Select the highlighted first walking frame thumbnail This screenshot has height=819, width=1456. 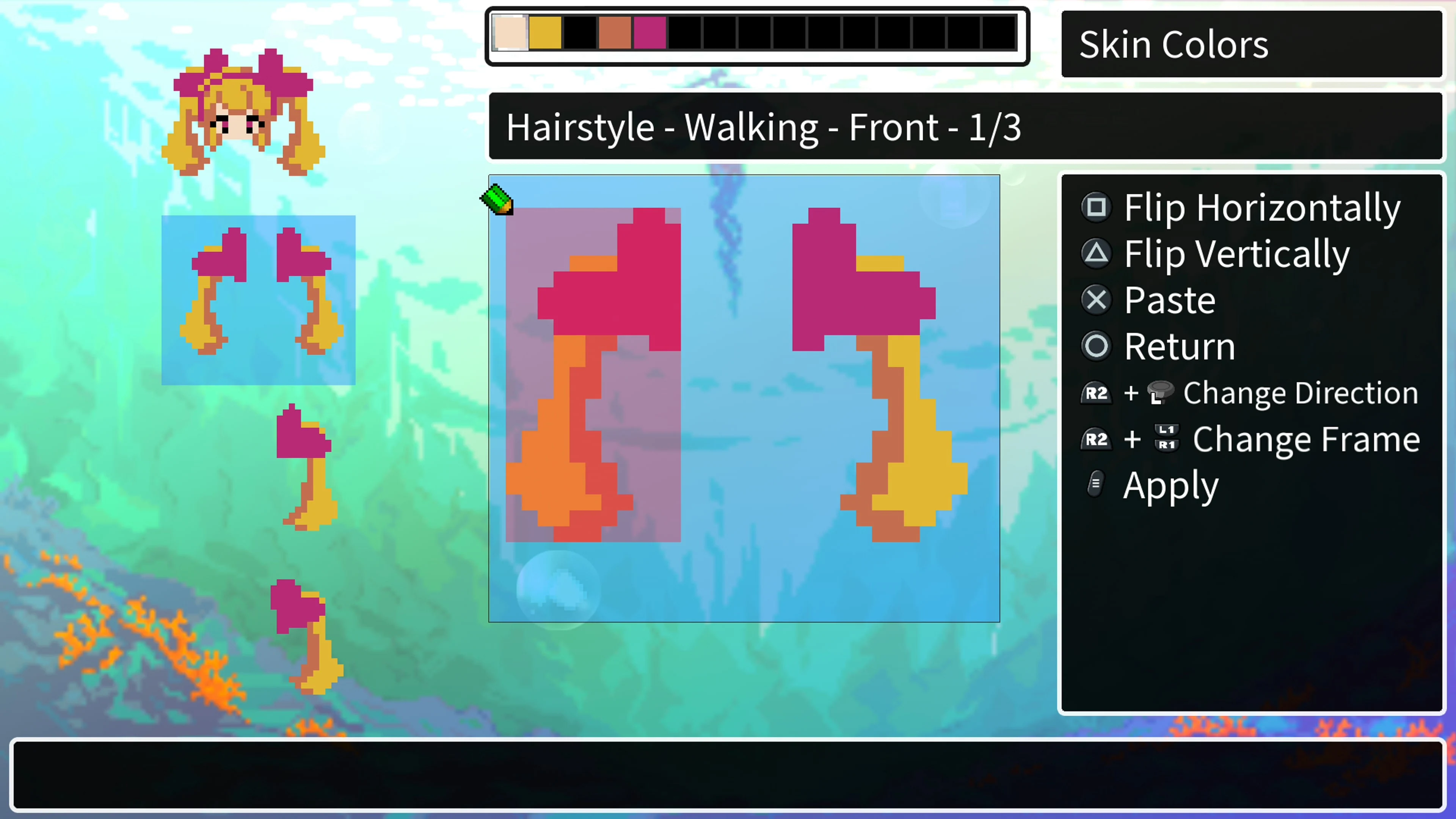coord(258,300)
